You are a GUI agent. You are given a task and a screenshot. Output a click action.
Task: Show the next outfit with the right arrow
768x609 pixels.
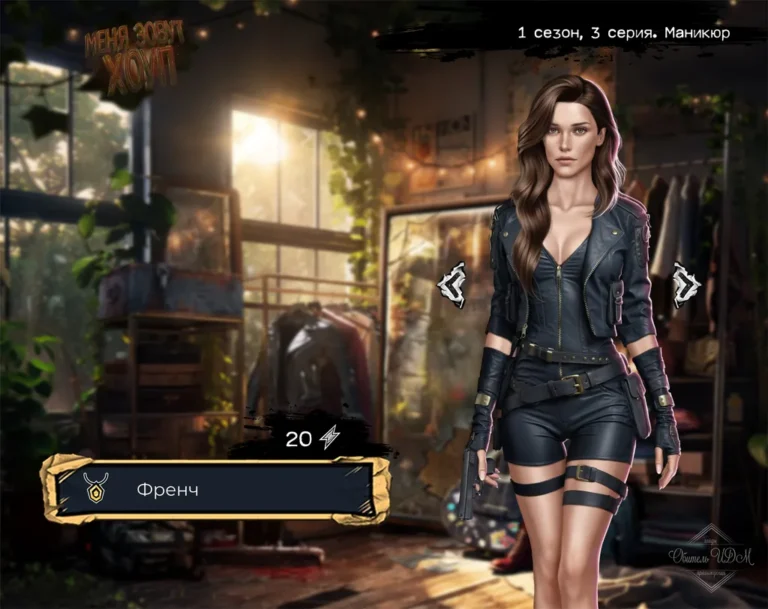687,285
